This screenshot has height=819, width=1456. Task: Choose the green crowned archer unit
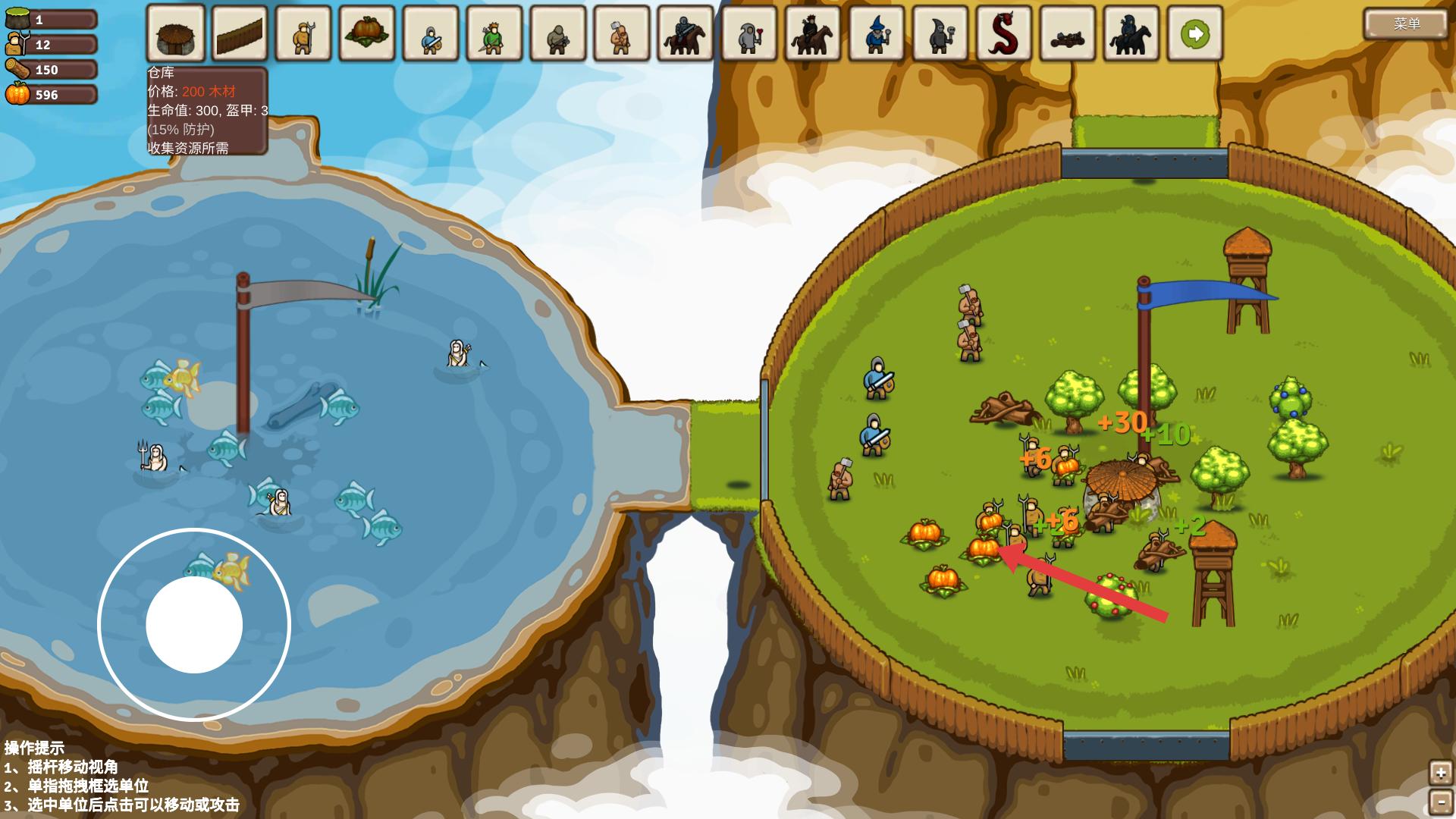(494, 34)
